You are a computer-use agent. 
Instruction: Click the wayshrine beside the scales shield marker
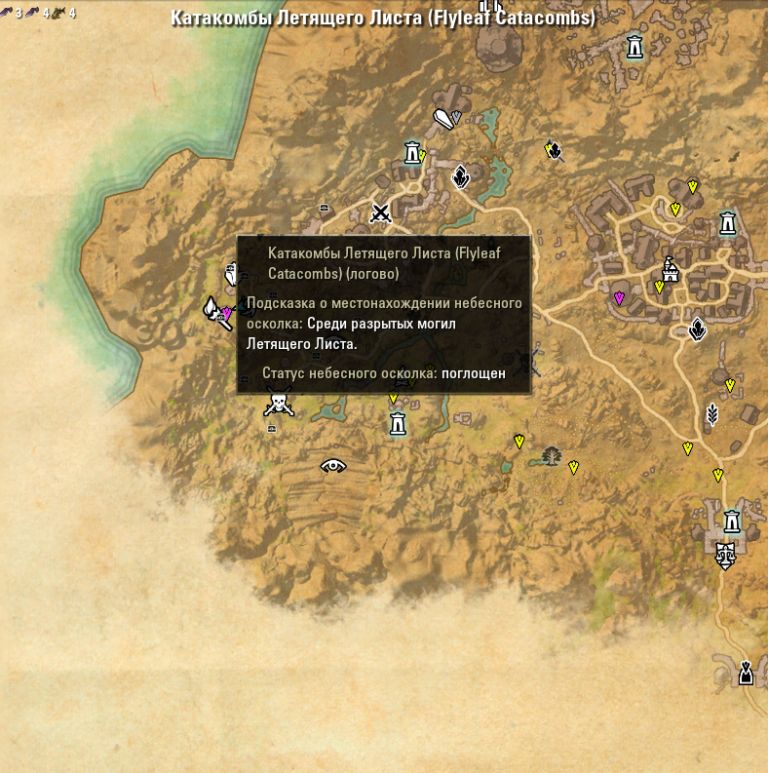[732, 521]
